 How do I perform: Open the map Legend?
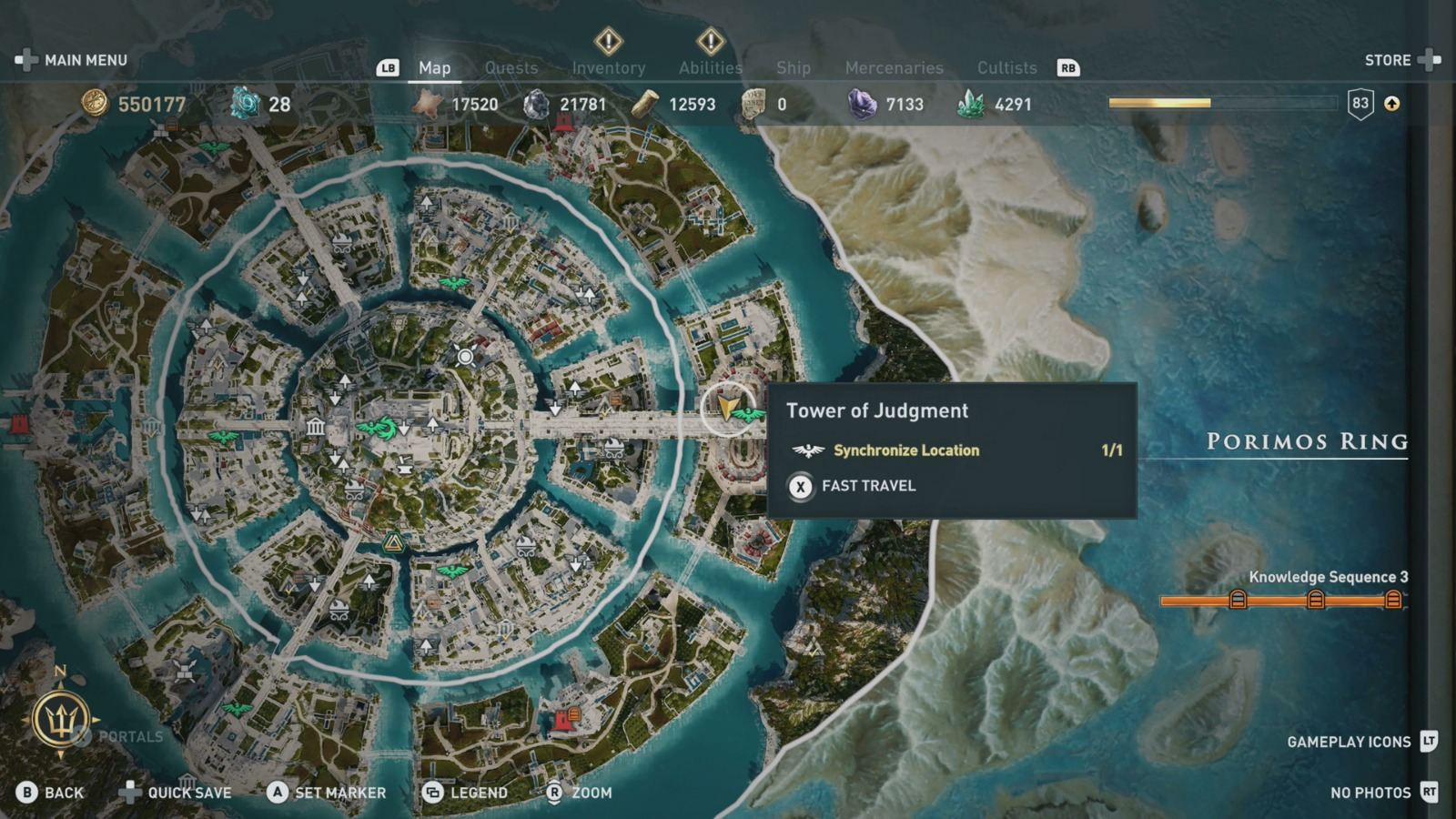(x=466, y=793)
